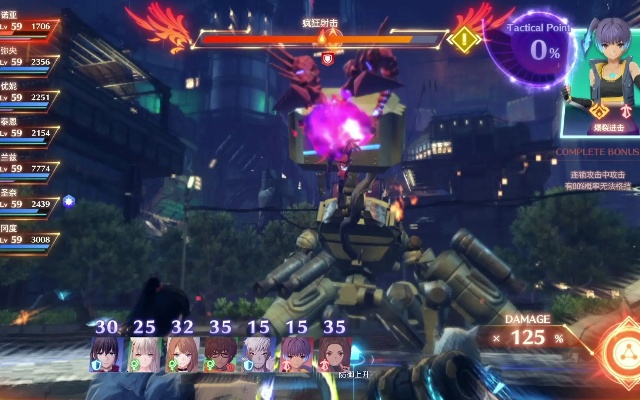The image size is (640, 400).
Task: Choose the white-haired defender portrait with 15 TP
Action: [259, 354]
